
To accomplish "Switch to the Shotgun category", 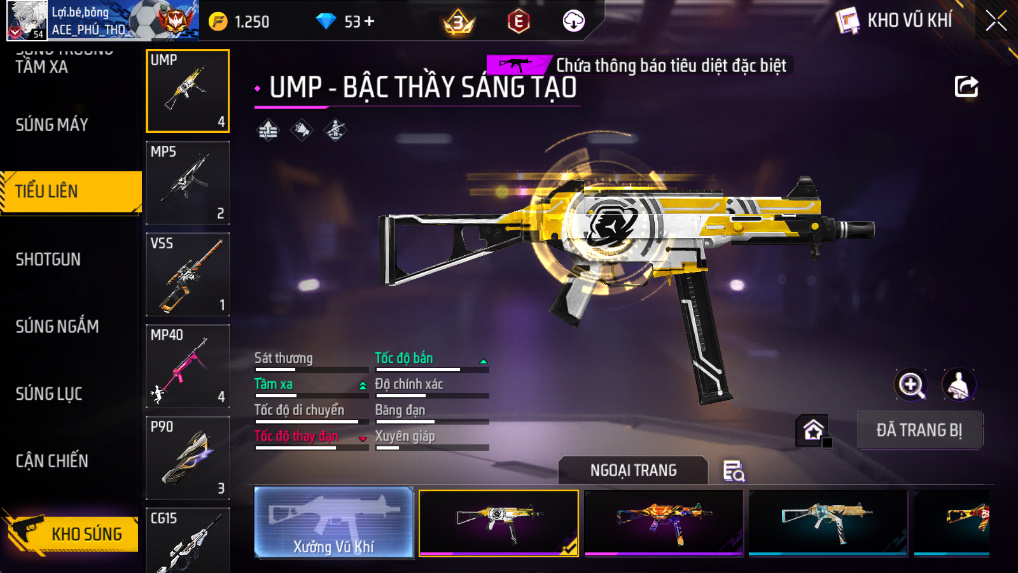I will pyautogui.click(x=48, y=260).
